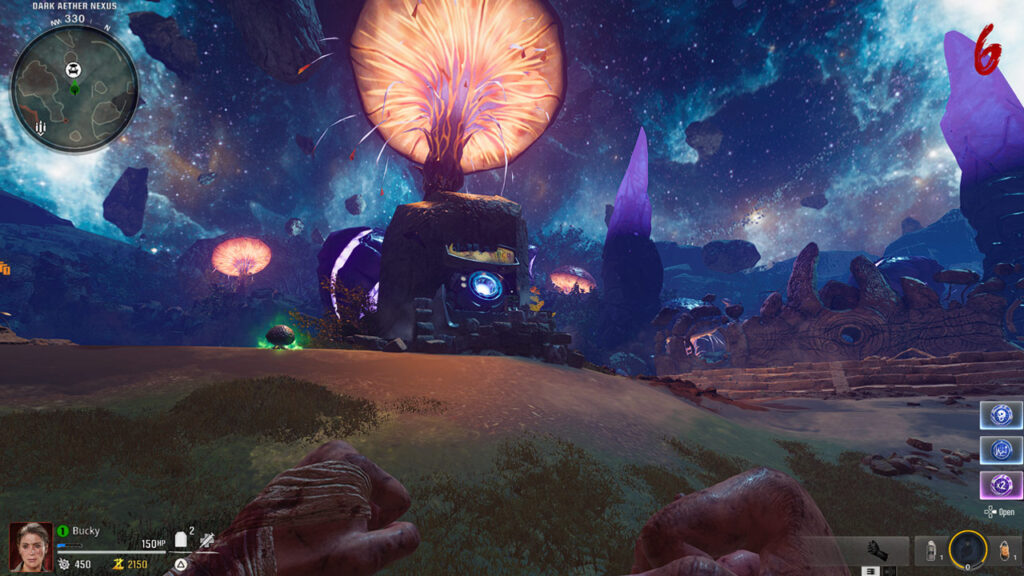Select the orange lethal grenade slot

coord(1005,549)
